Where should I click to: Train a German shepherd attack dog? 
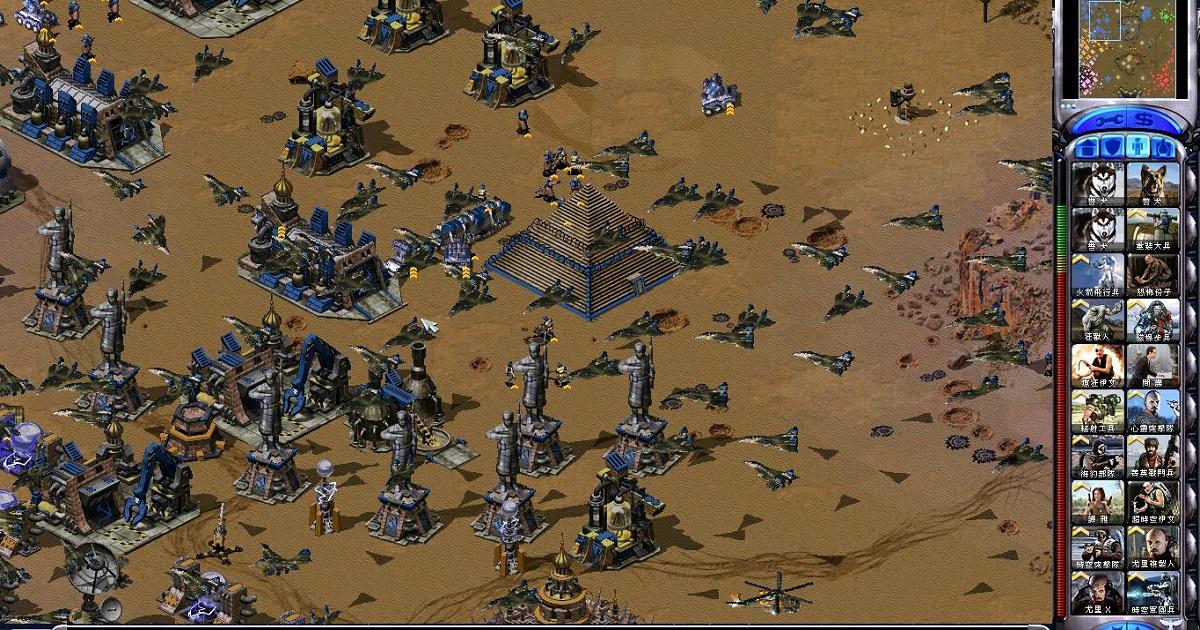pos(1152,183)
